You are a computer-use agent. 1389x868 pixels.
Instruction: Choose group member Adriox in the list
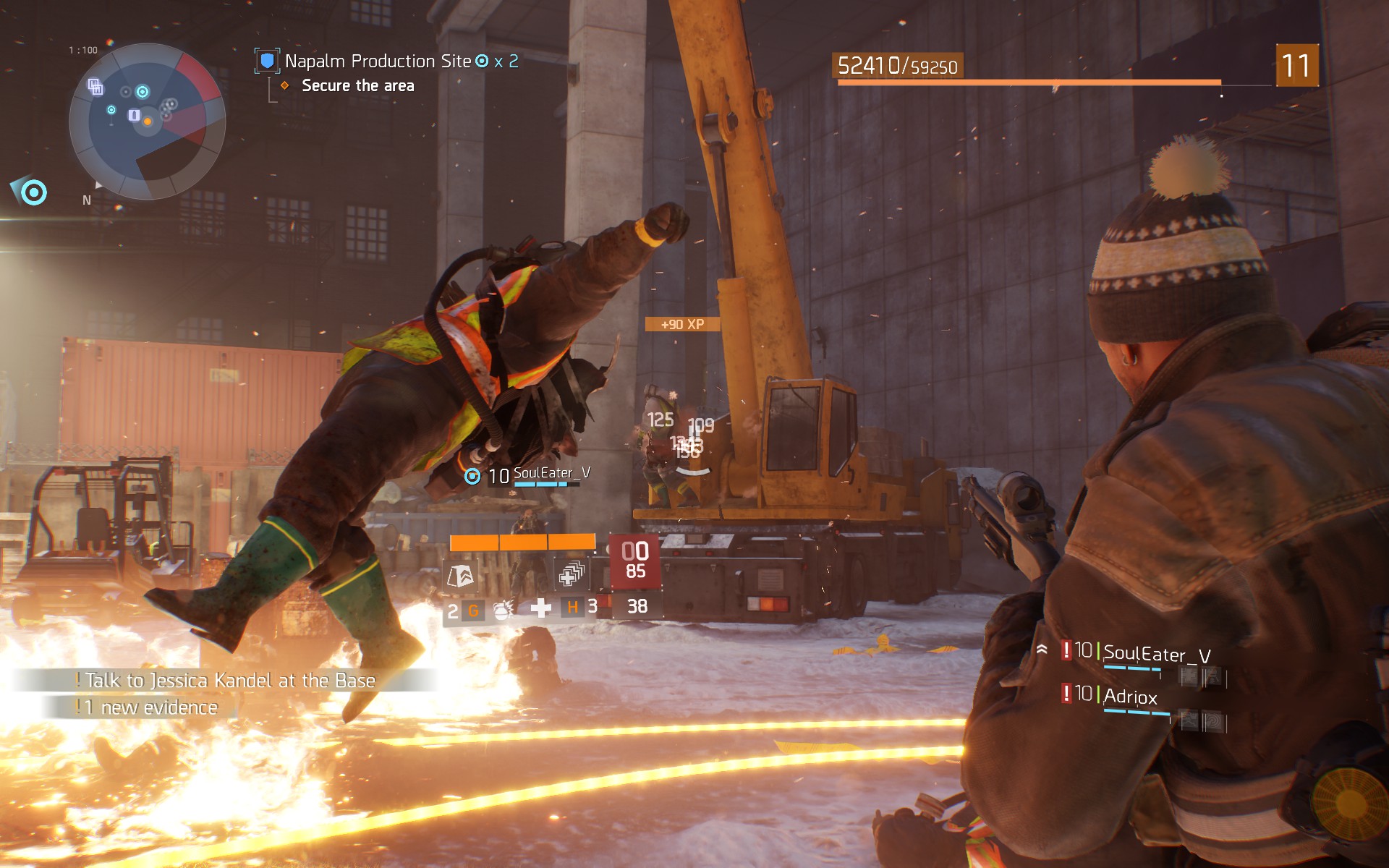pos(1130,697)
